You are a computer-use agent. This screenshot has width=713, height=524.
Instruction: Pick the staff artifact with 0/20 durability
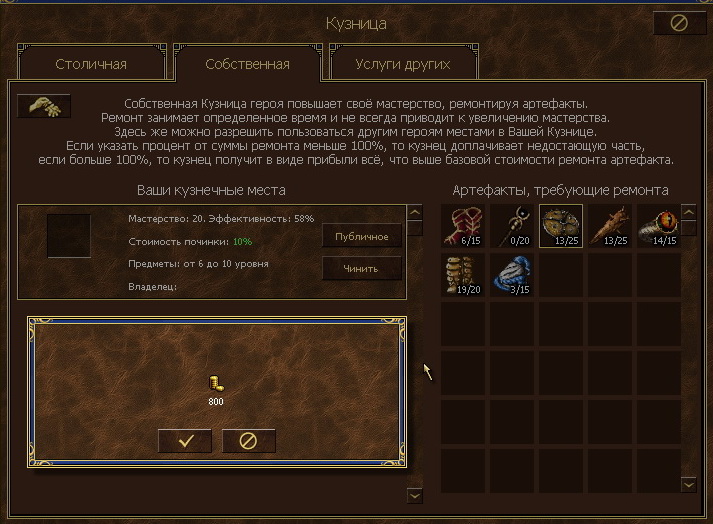point(512,225)
